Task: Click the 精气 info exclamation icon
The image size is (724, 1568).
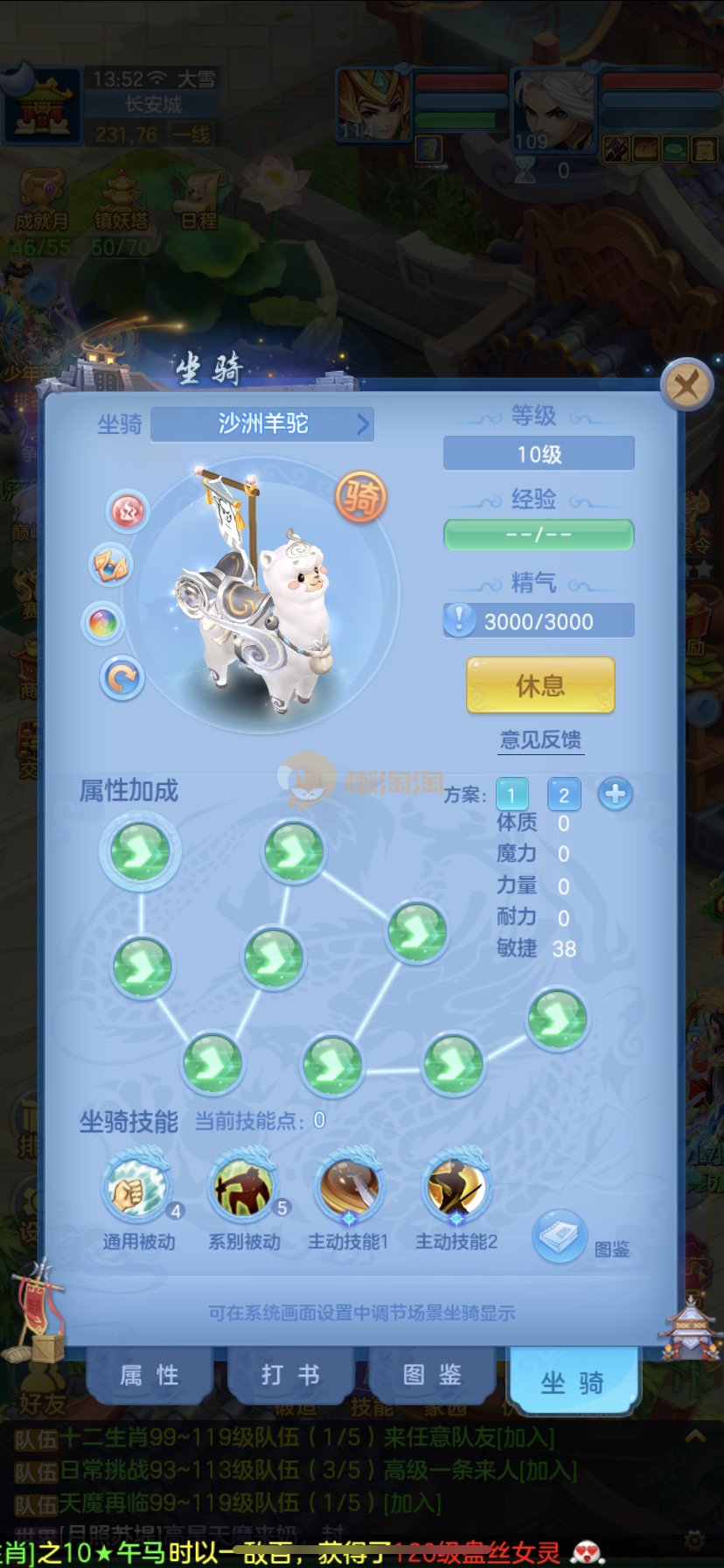Action: click(x=459, y=620)
